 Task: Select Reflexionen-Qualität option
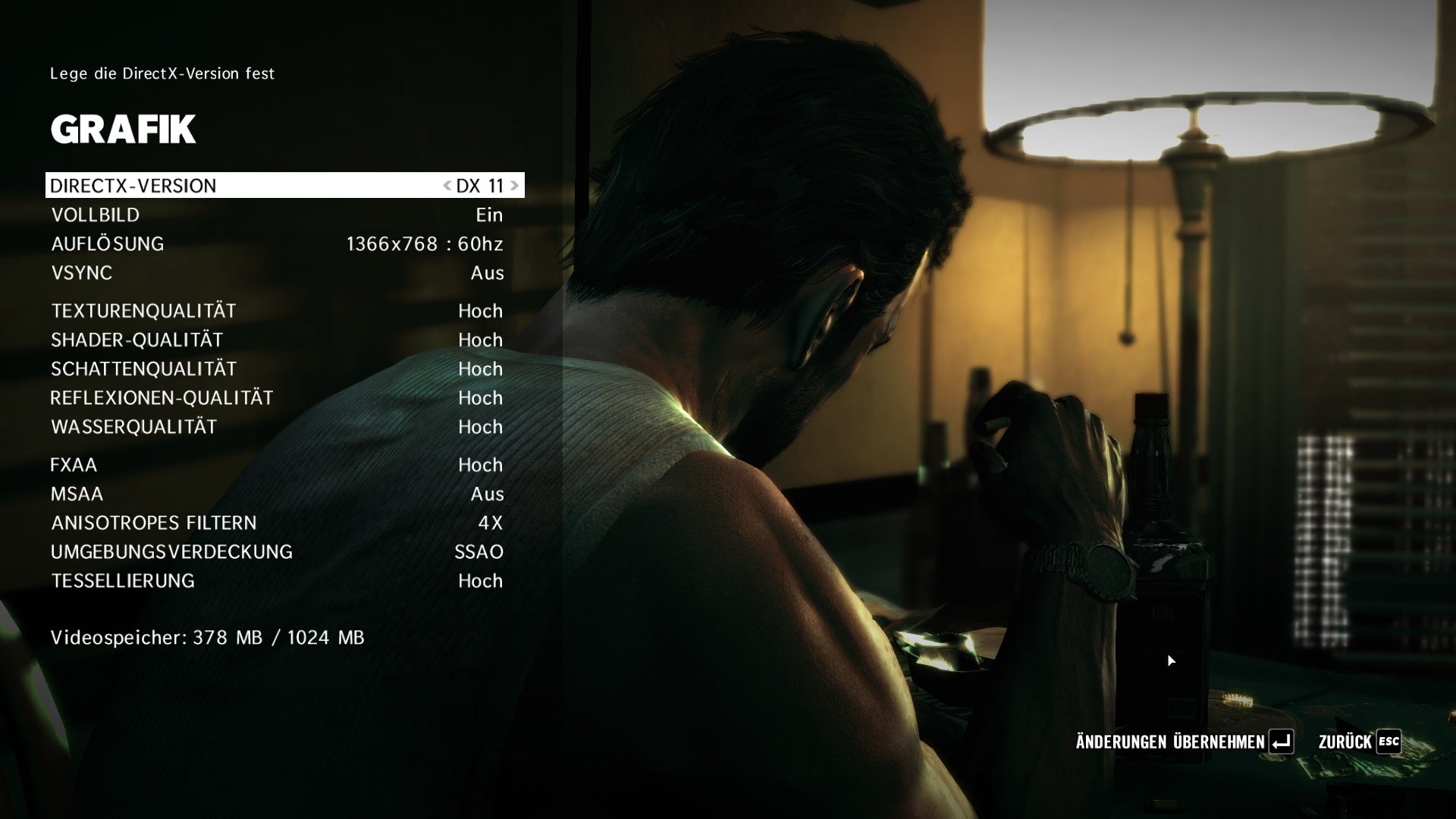pos(277,398)
